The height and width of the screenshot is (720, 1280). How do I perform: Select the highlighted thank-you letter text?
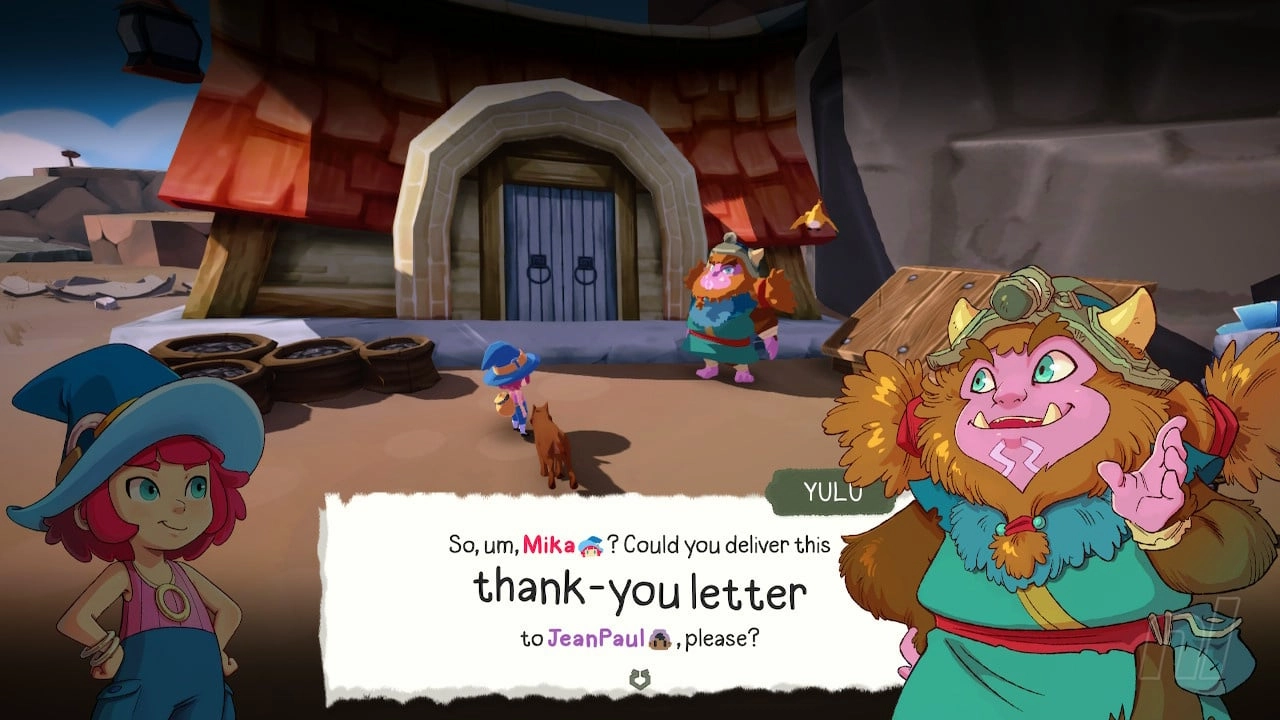(x=640, y=590)
